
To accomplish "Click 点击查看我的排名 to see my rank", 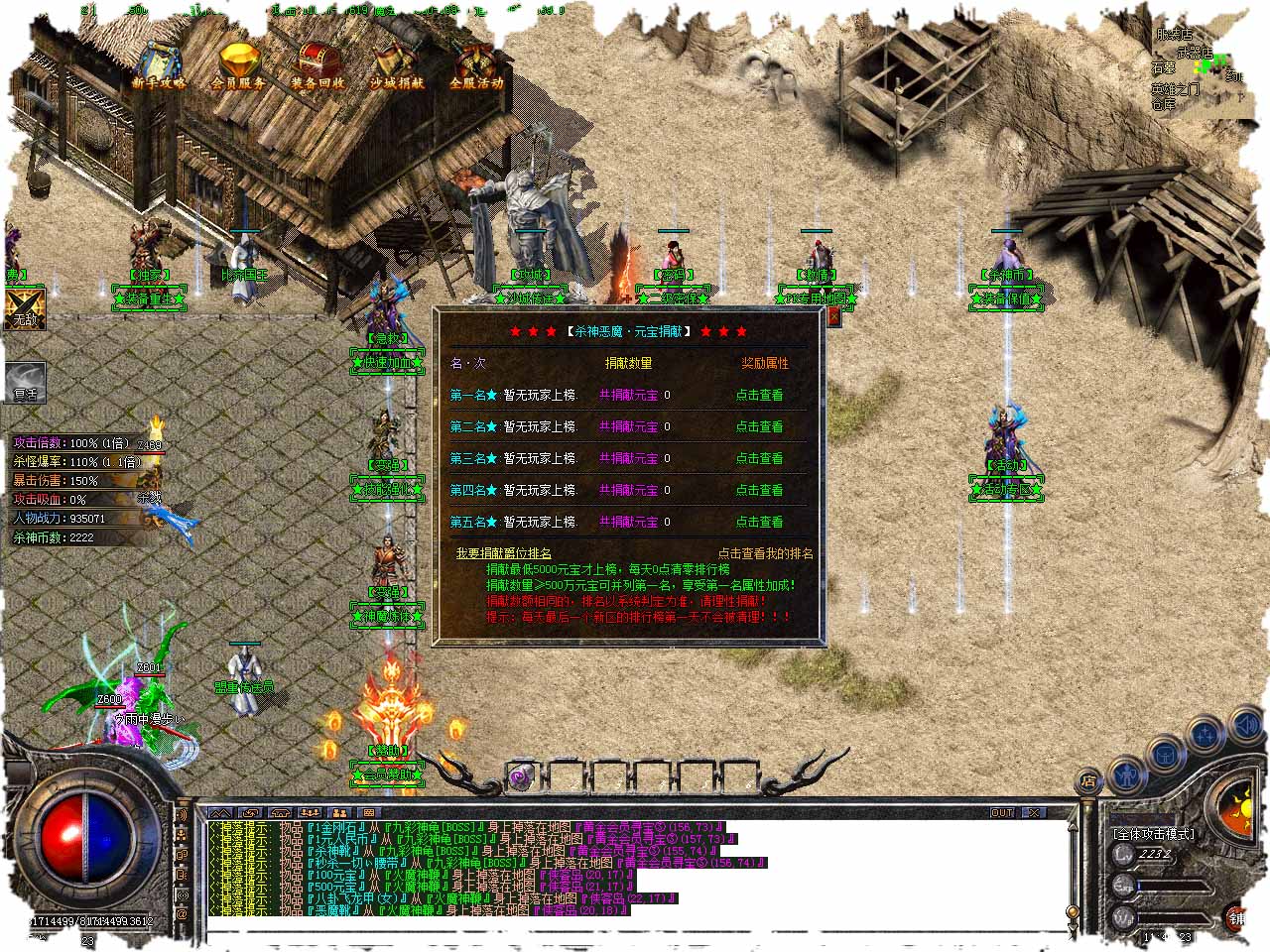I will (765, 553).
